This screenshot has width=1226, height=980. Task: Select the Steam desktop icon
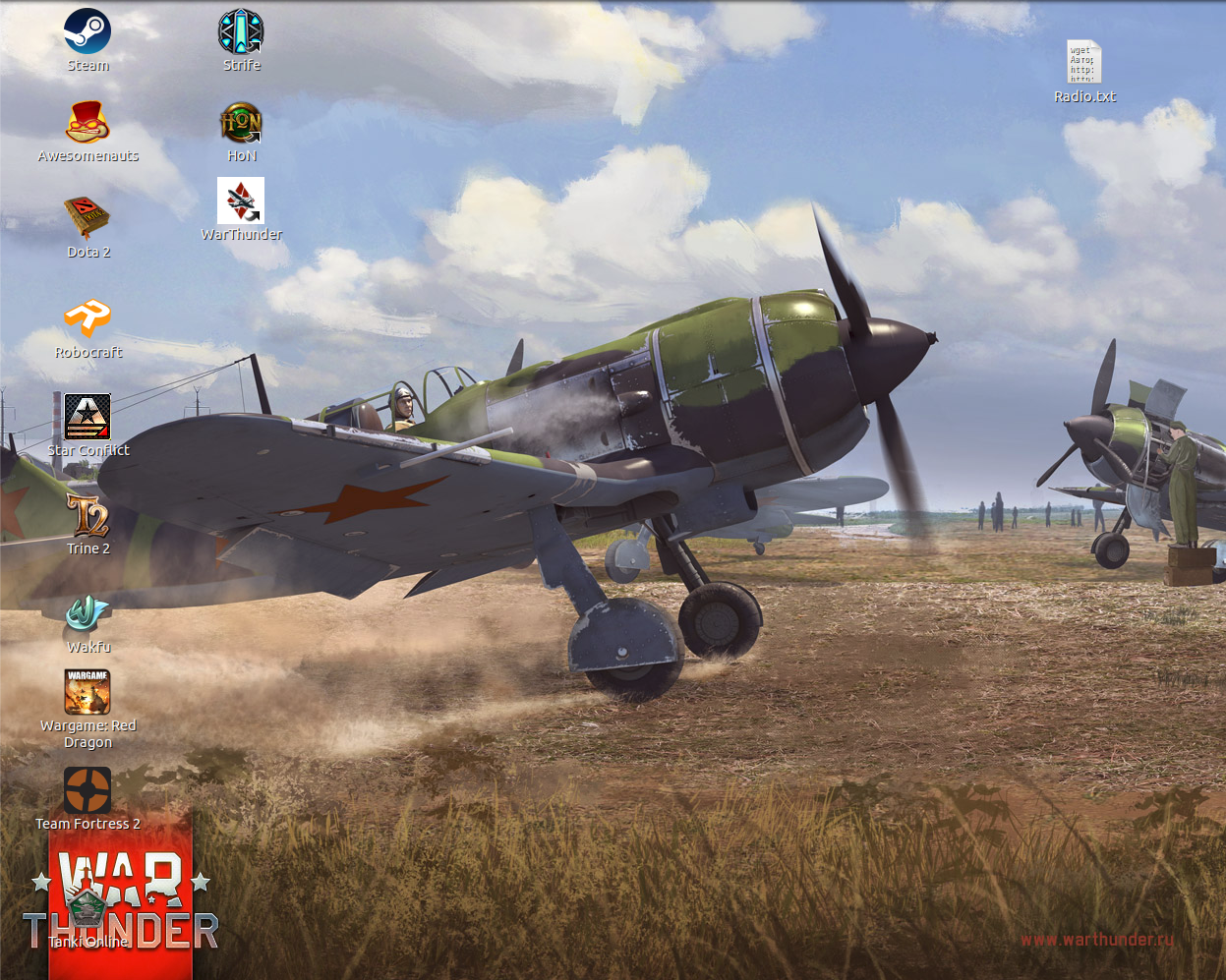[x=88, y=32]
